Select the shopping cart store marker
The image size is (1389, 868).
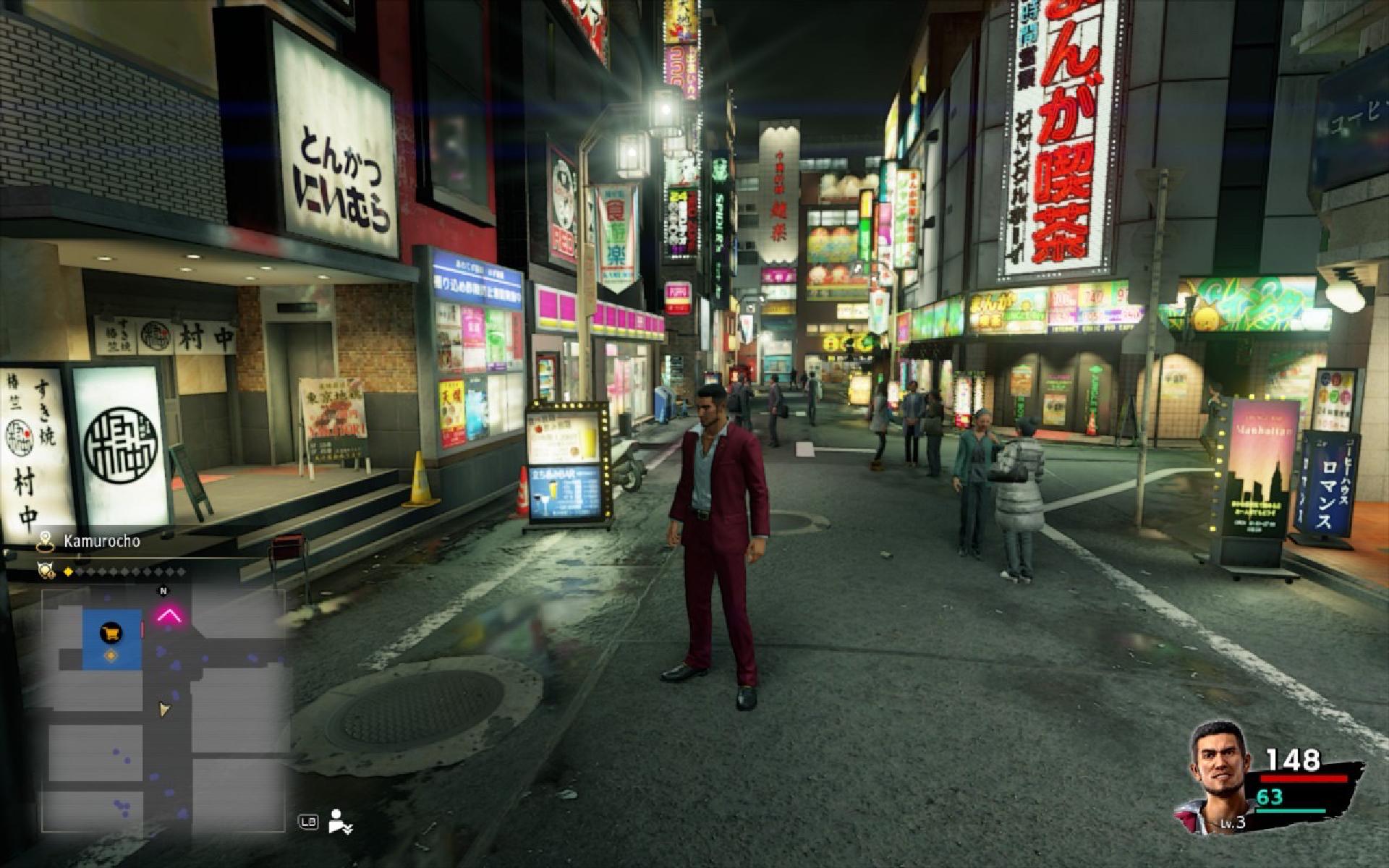click(x=111, y=634)
